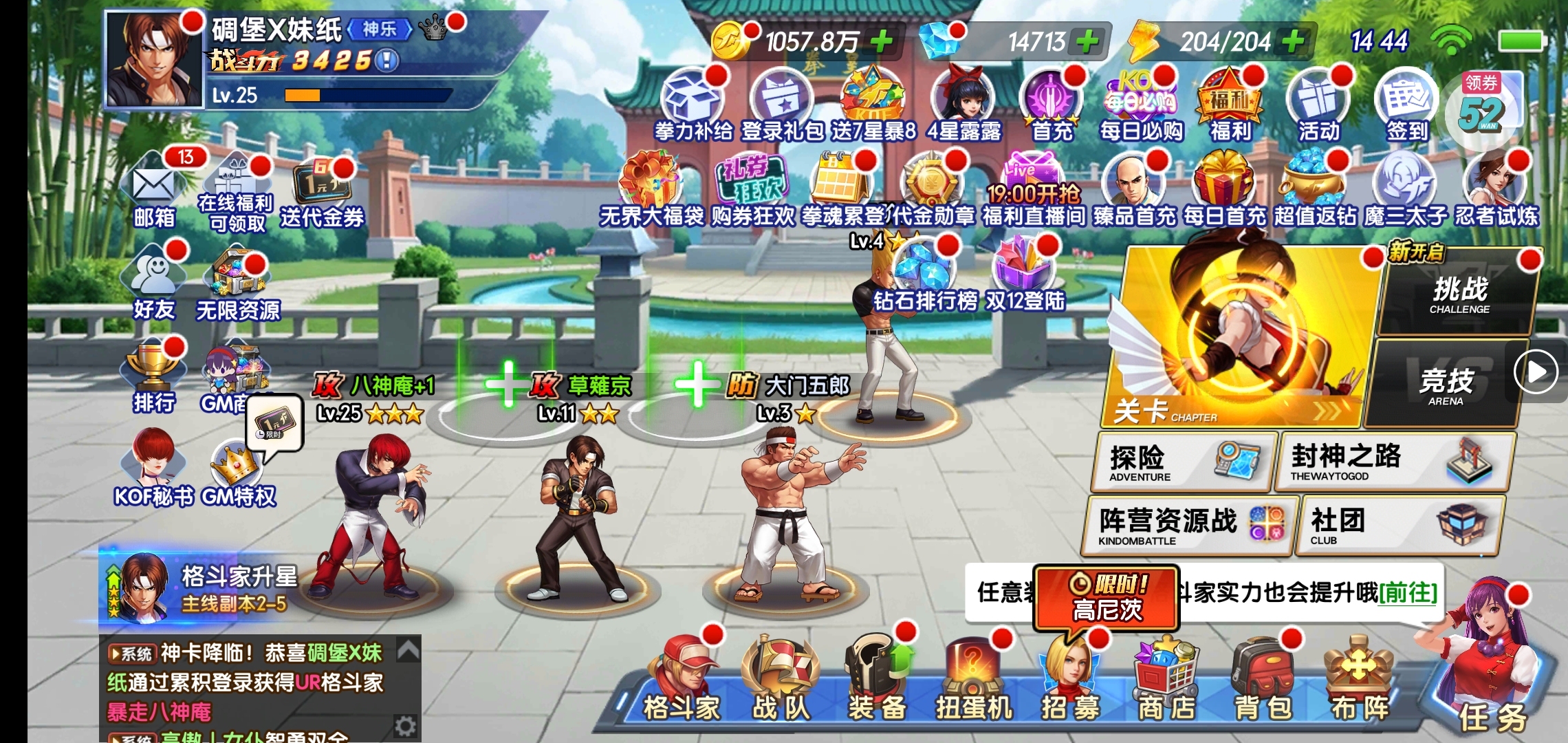Open the 好友 friends list
Screen dimensions: 1568x743
pyautogui.click(x=155, y=282)
